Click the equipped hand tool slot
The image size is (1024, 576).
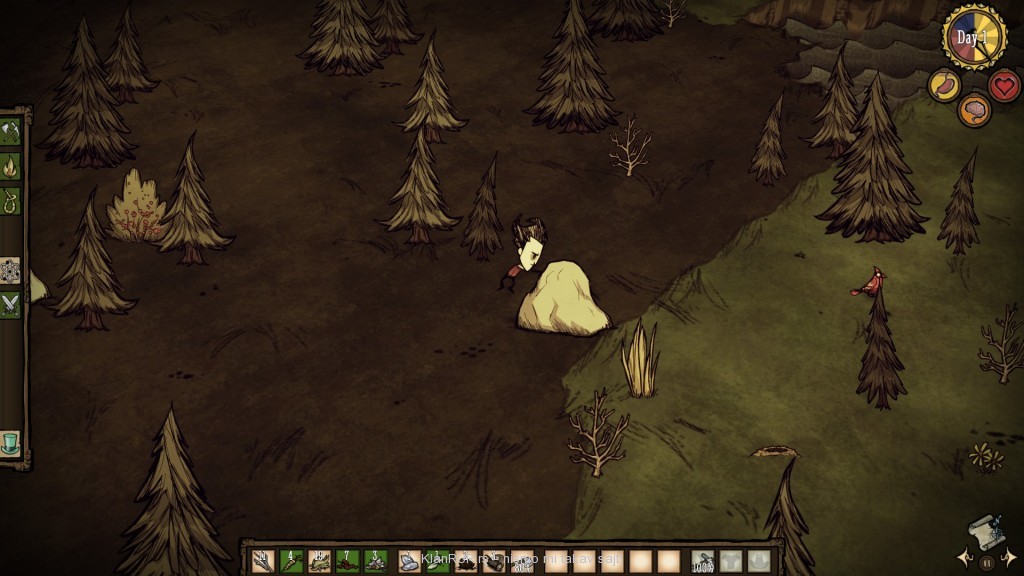(x=704, y=561)
